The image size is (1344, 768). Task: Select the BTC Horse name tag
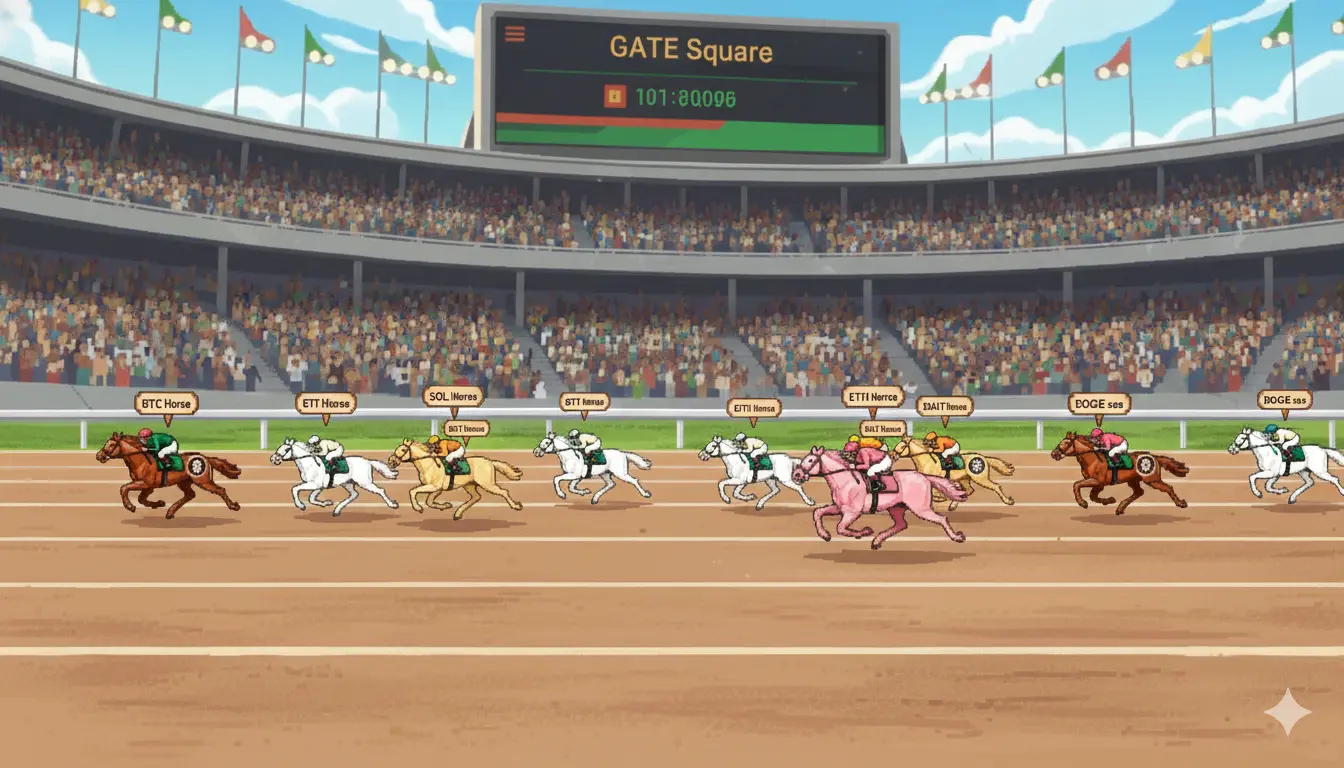coord(166,403)
